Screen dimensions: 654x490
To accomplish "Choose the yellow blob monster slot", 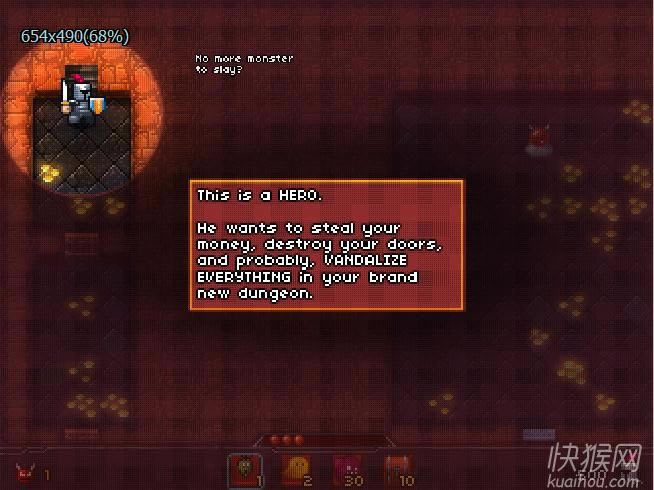I will click(297, 470).
